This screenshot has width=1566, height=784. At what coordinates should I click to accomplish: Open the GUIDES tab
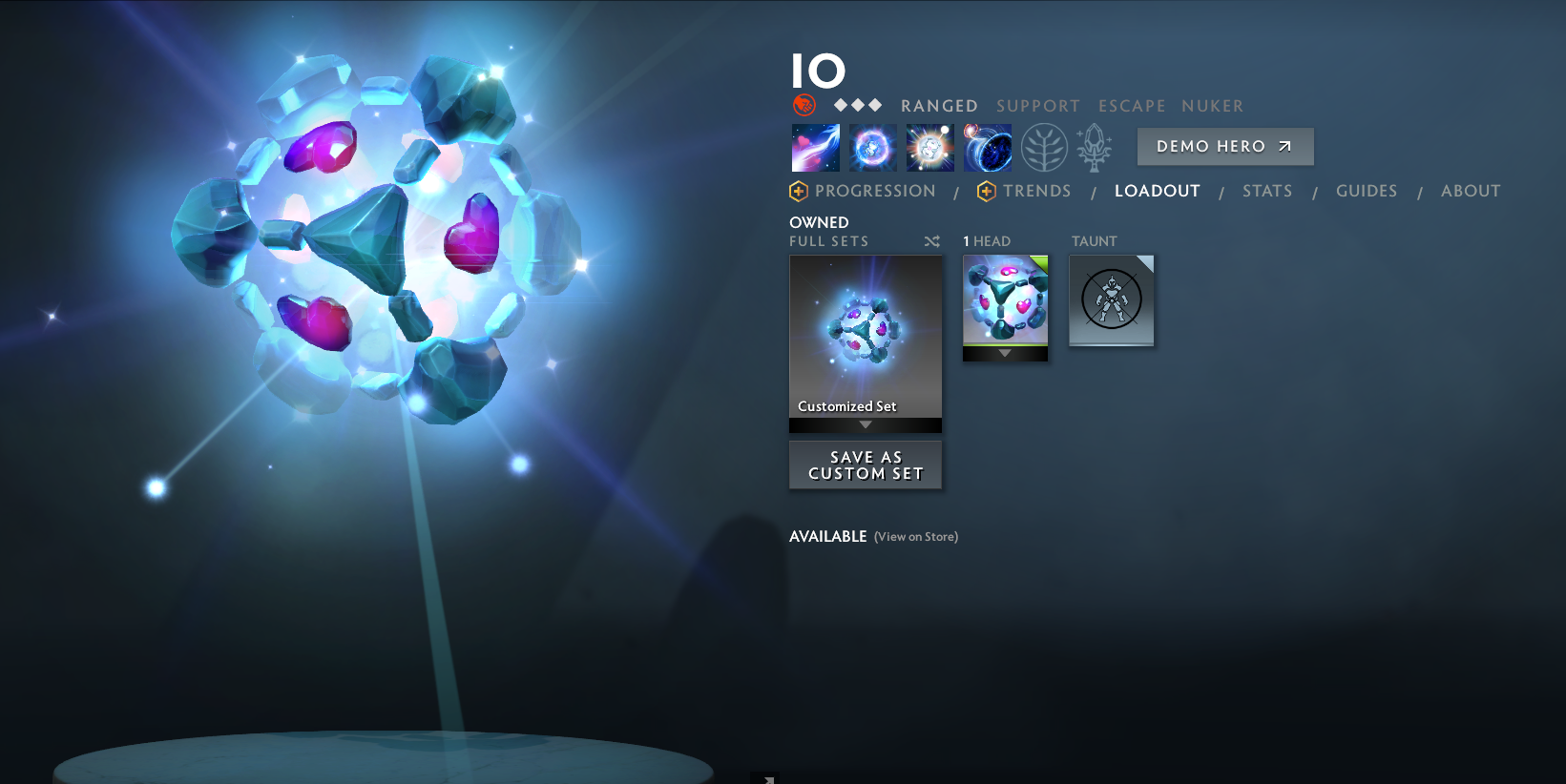(x=1367, y=191)
